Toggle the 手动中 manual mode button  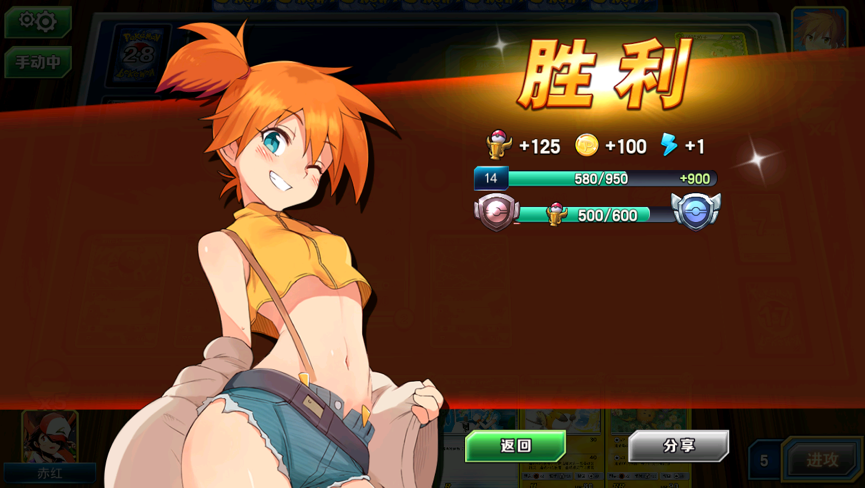click(38, 62)
